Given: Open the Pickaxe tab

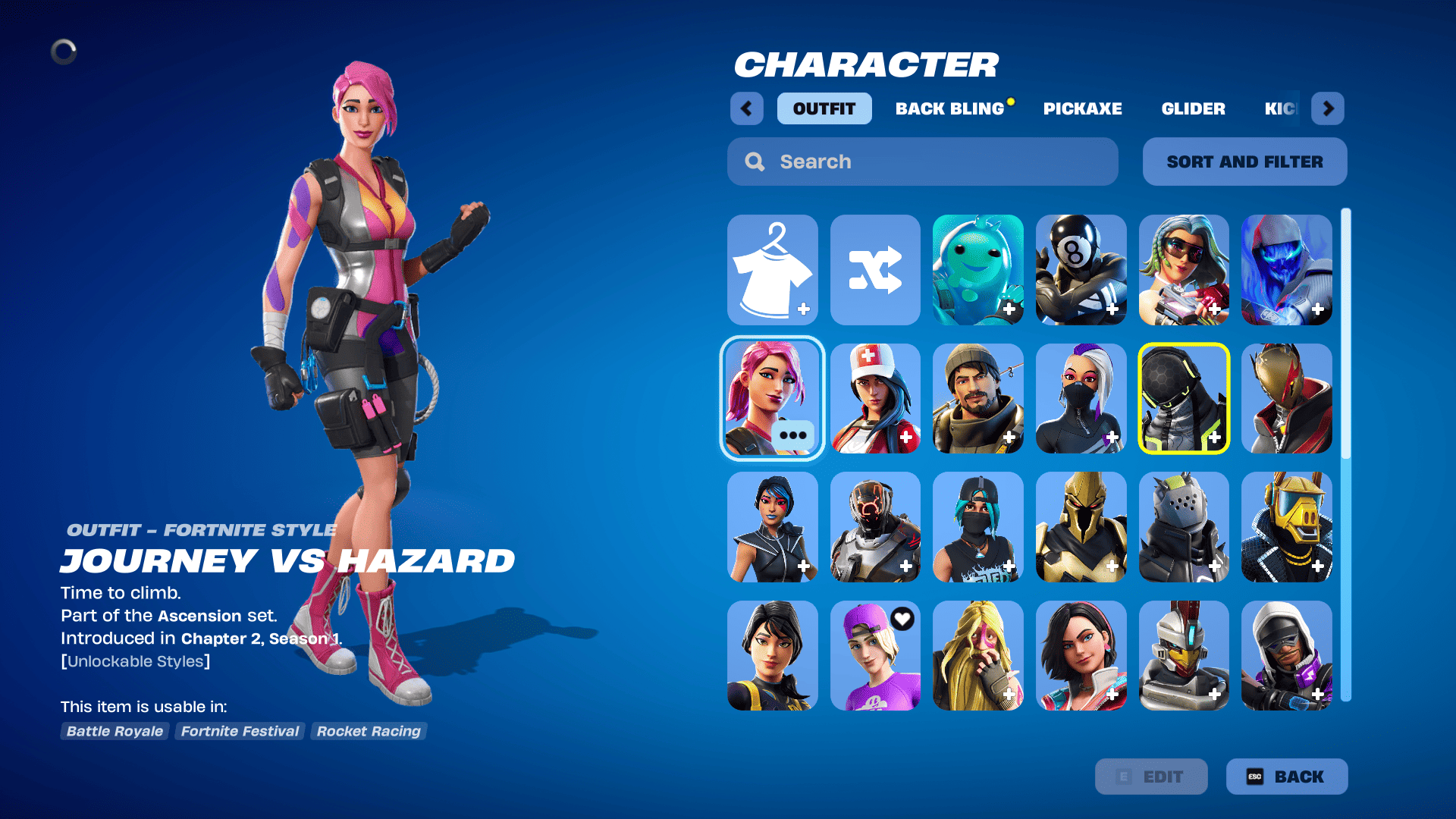Looking at the screenshot, I should (x=1082, y=108).
